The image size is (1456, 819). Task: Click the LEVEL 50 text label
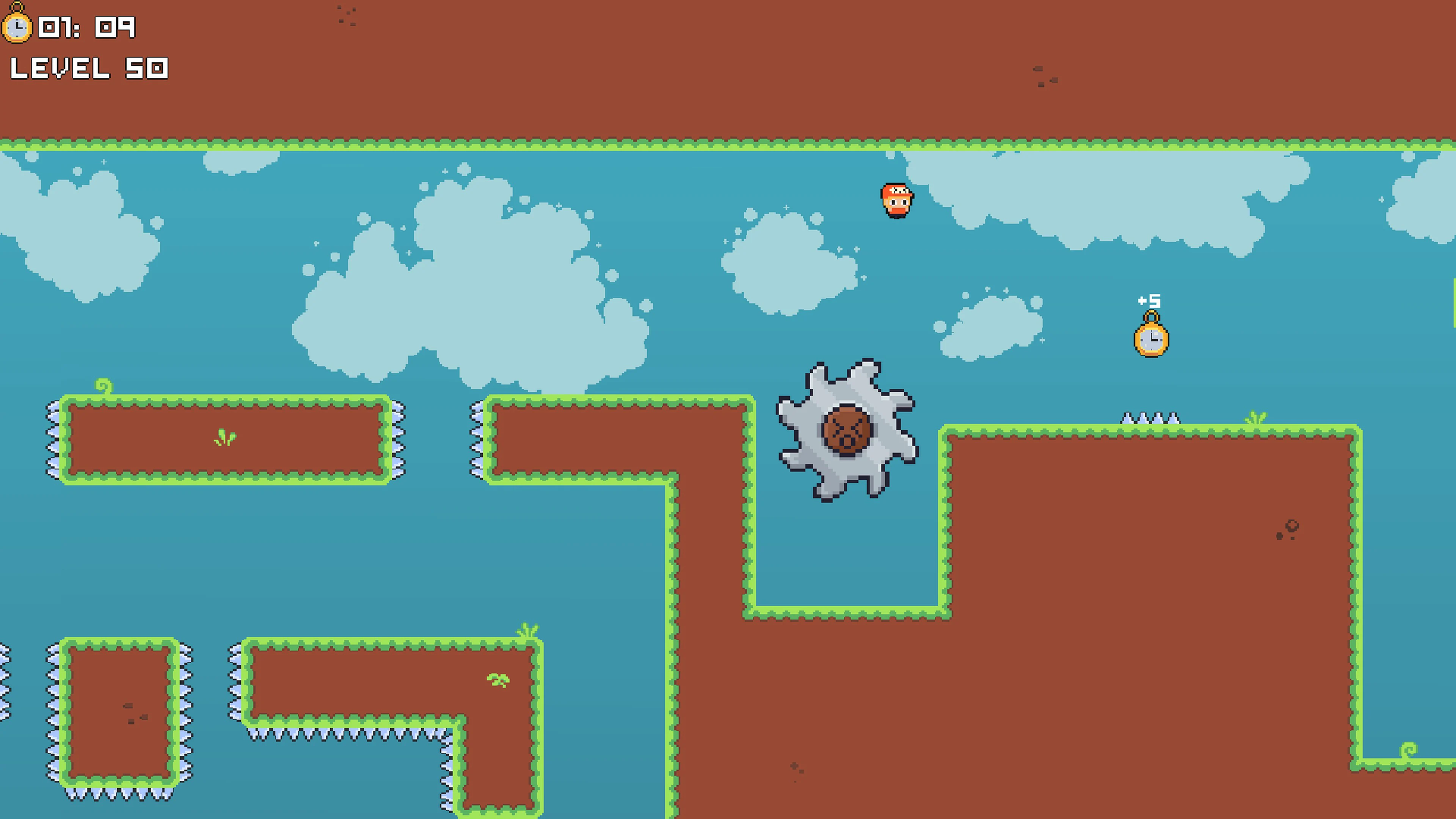(x=91, y=68)
